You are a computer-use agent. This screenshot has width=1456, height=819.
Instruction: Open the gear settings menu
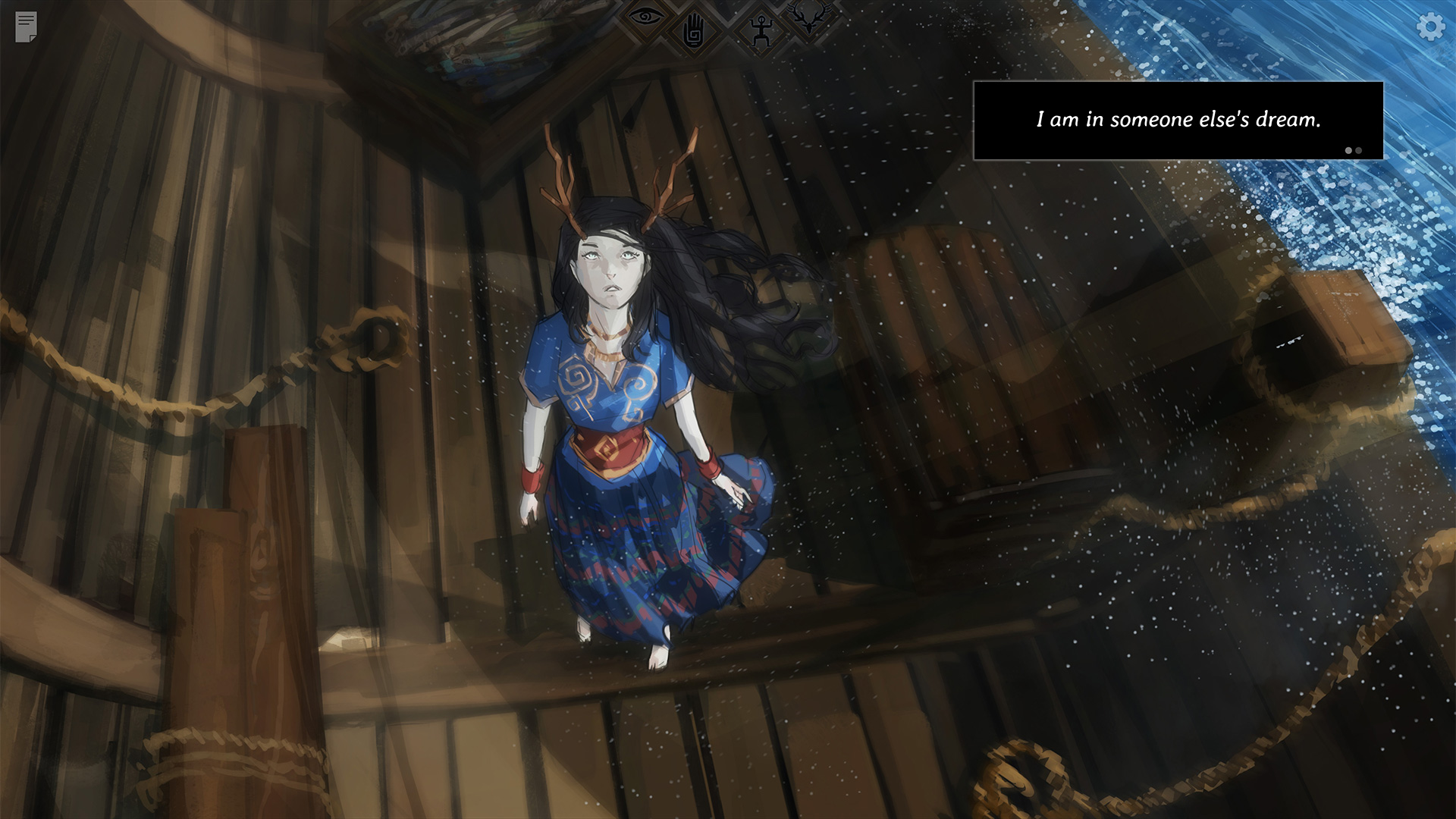coord(1430,27)
